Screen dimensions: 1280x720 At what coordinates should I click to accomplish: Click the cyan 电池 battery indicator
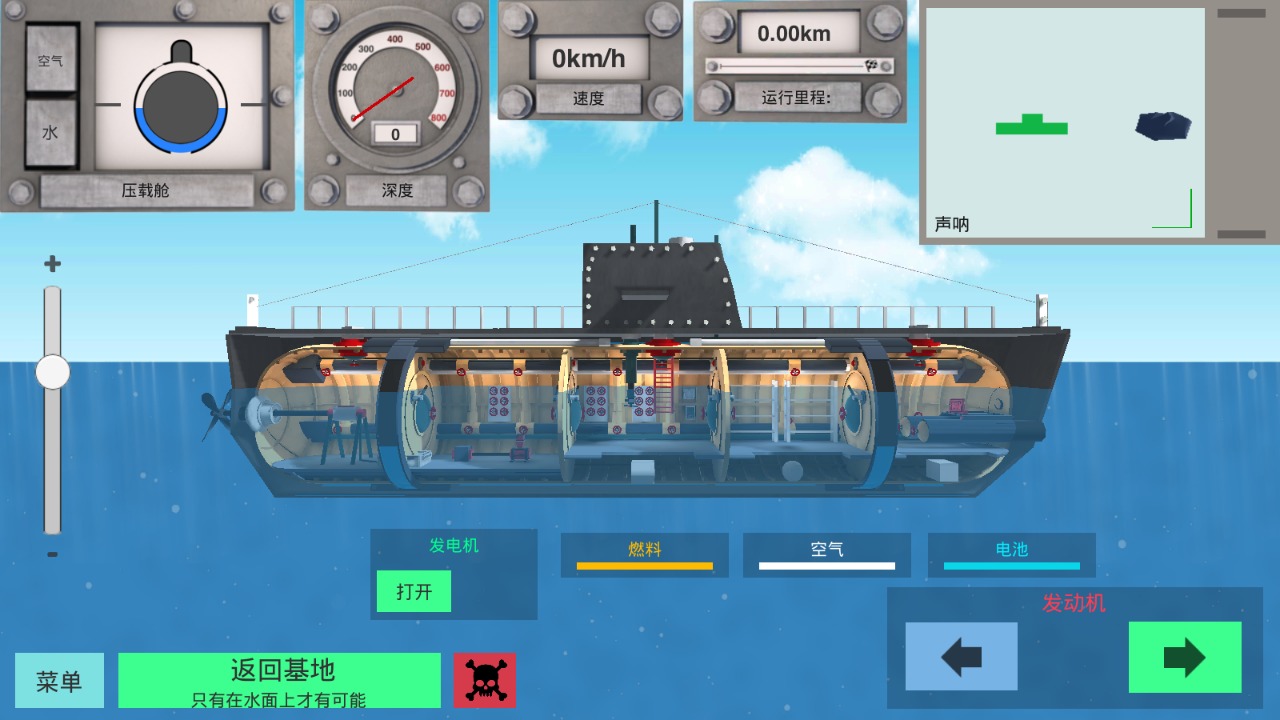pos(1011,556)
